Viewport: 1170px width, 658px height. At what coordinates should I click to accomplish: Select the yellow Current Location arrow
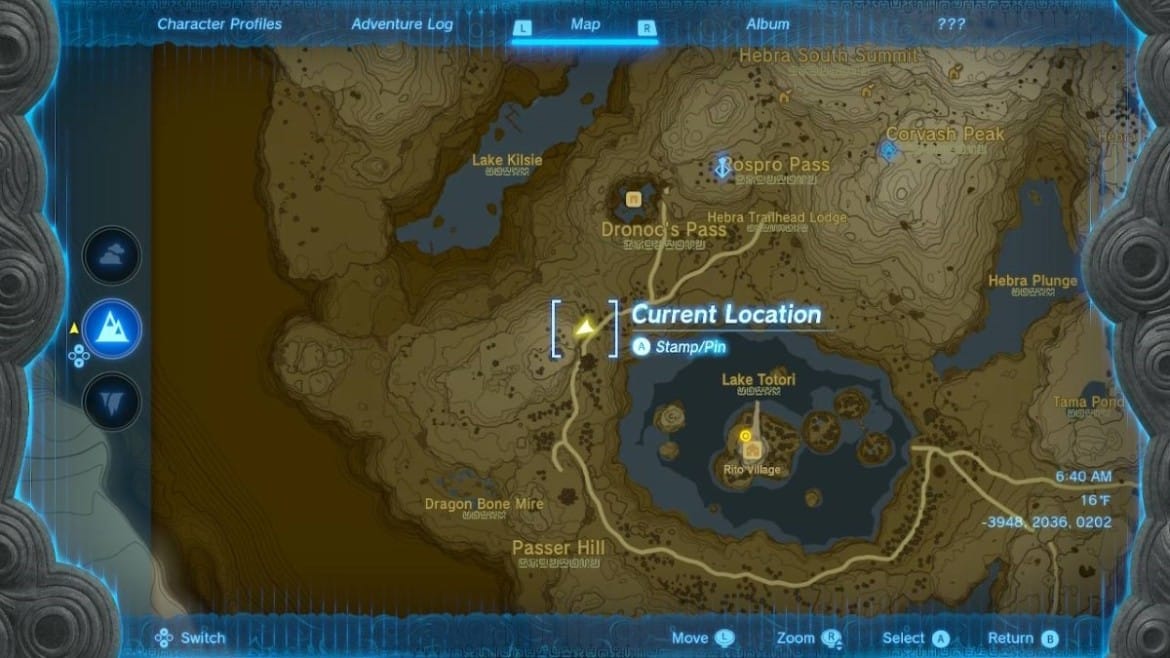click(x=585, y=327)
